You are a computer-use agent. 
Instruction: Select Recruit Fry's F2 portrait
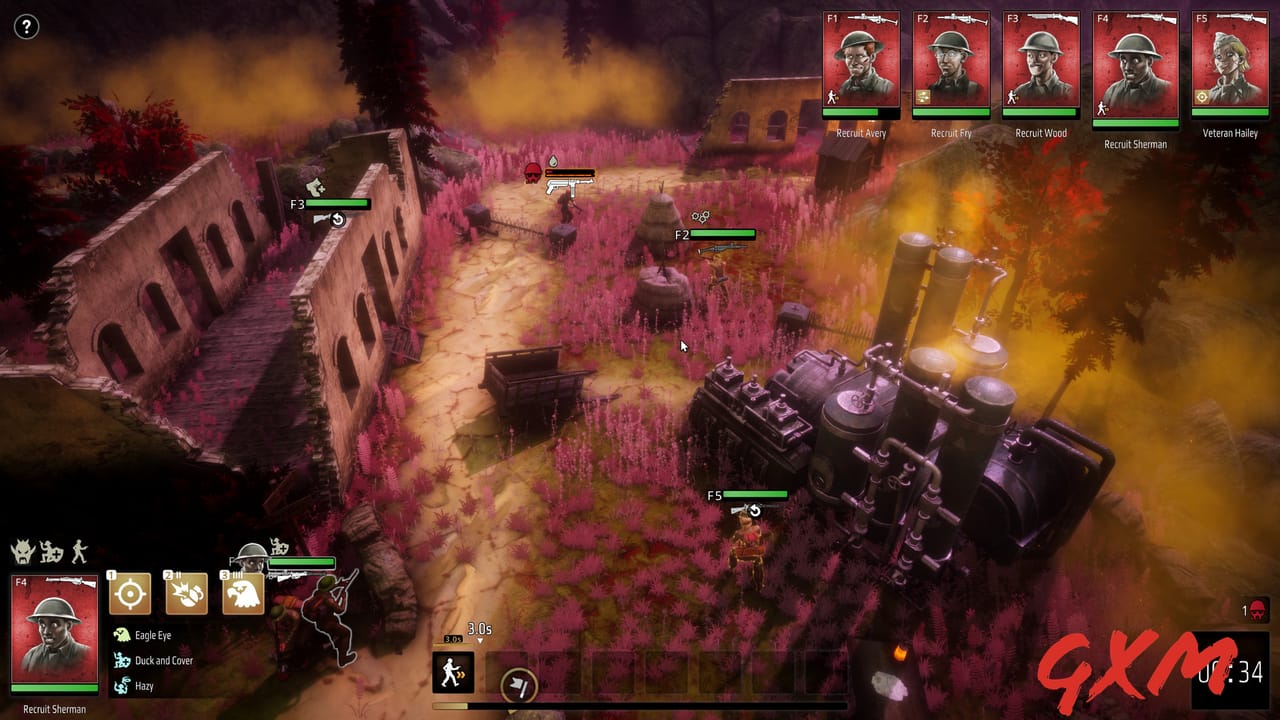click(x=950, y=62)
